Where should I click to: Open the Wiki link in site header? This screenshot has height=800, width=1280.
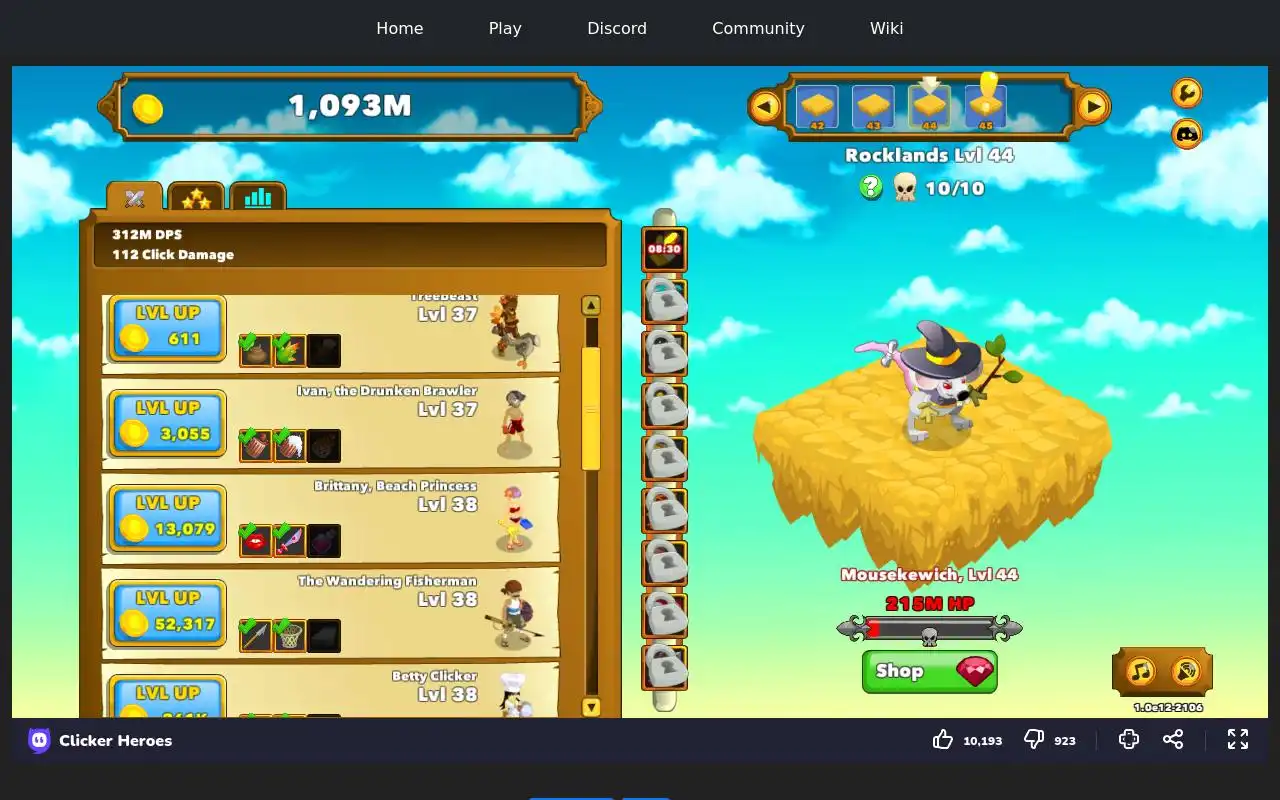pos(886,28)
